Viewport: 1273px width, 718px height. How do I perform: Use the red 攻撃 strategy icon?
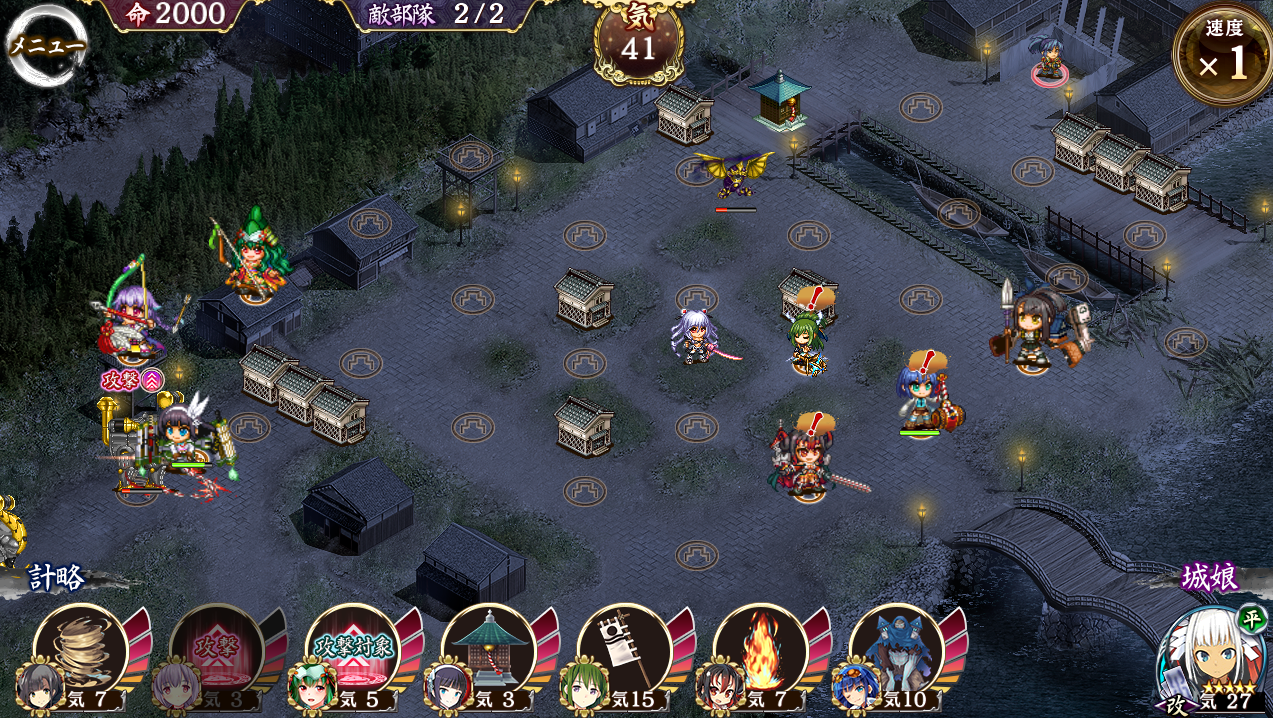point(216,650)
